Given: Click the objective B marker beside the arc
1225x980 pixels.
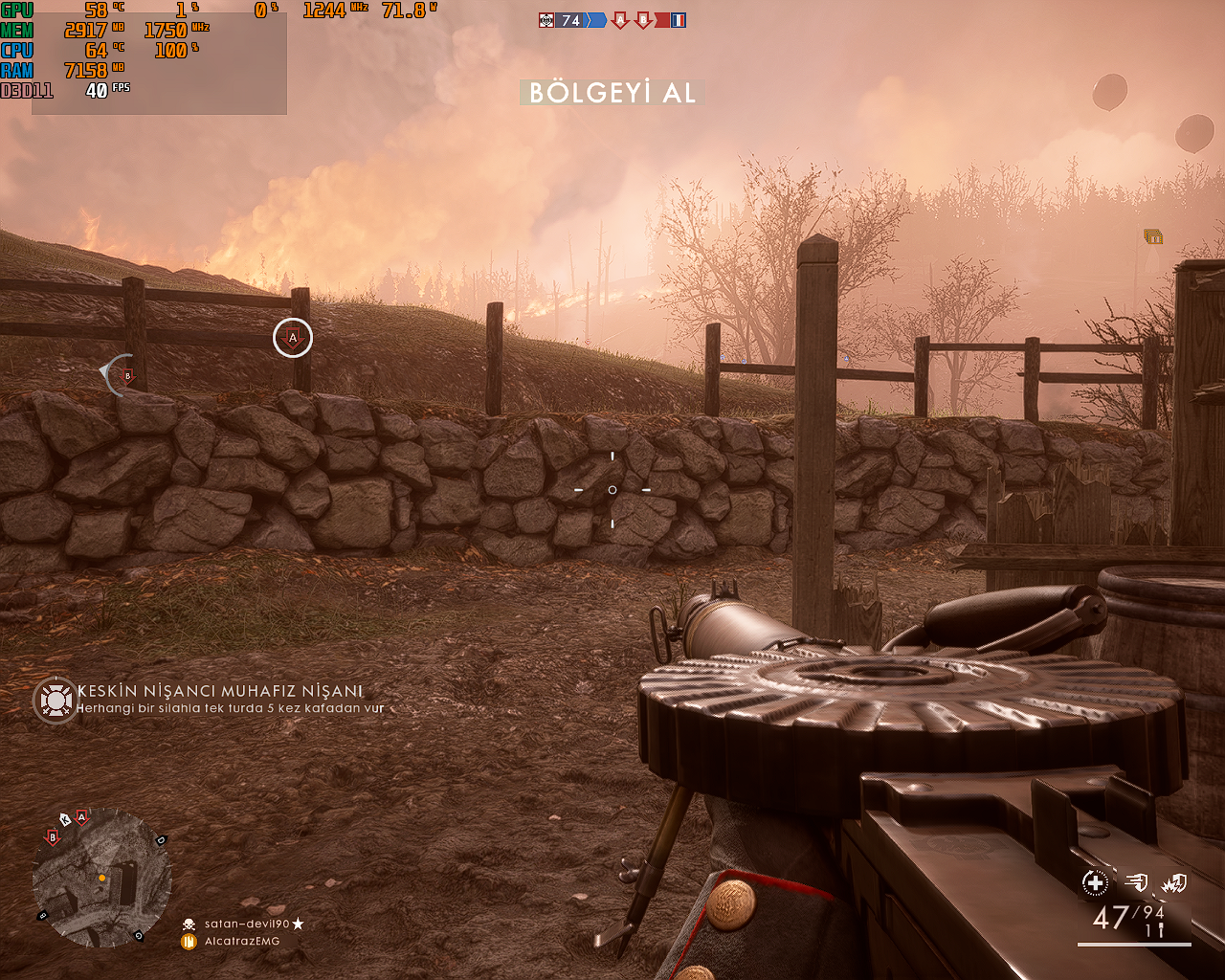Looking at the screenshot, I should [127, 377].
